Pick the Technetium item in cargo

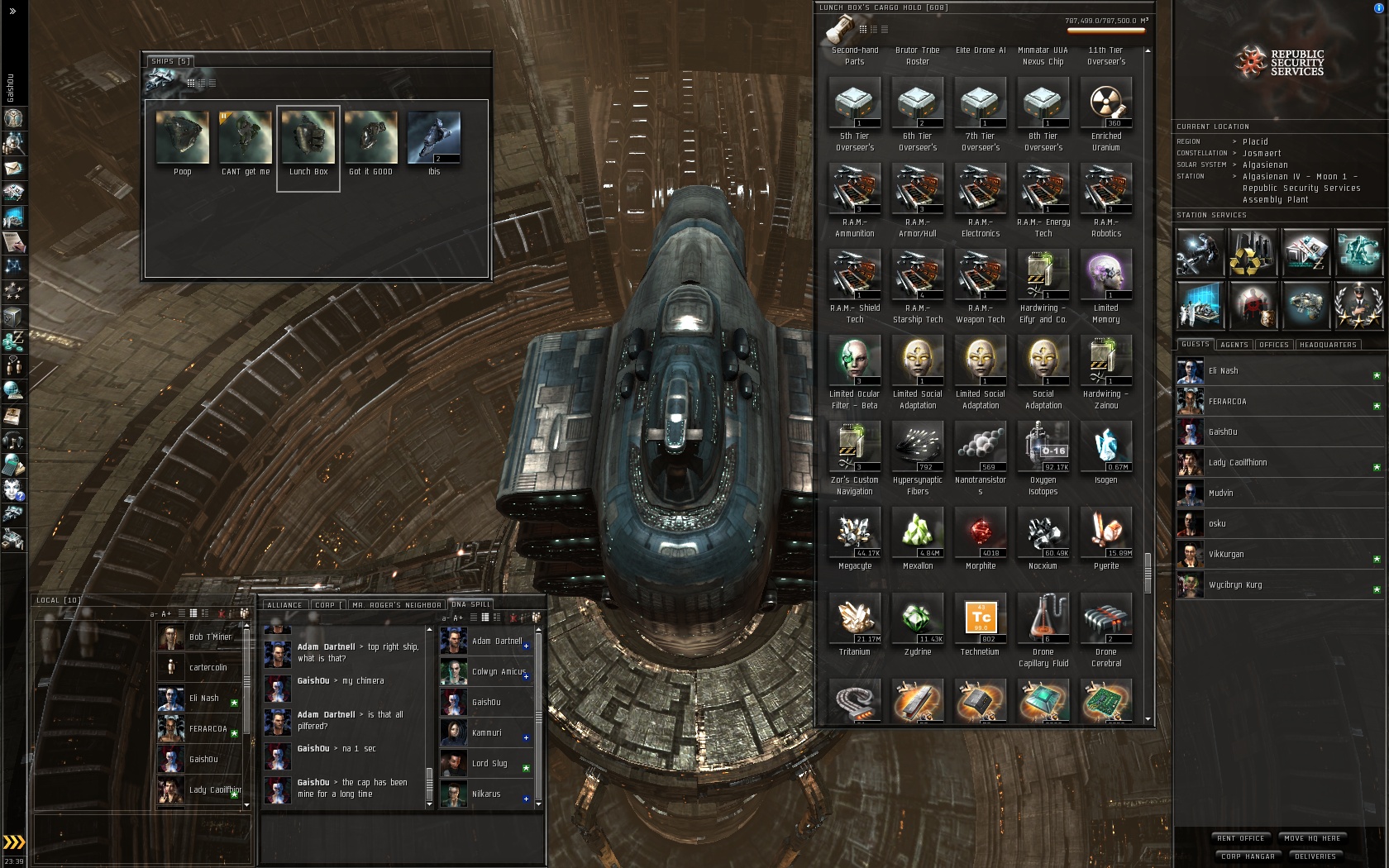(x=981, y=618)
